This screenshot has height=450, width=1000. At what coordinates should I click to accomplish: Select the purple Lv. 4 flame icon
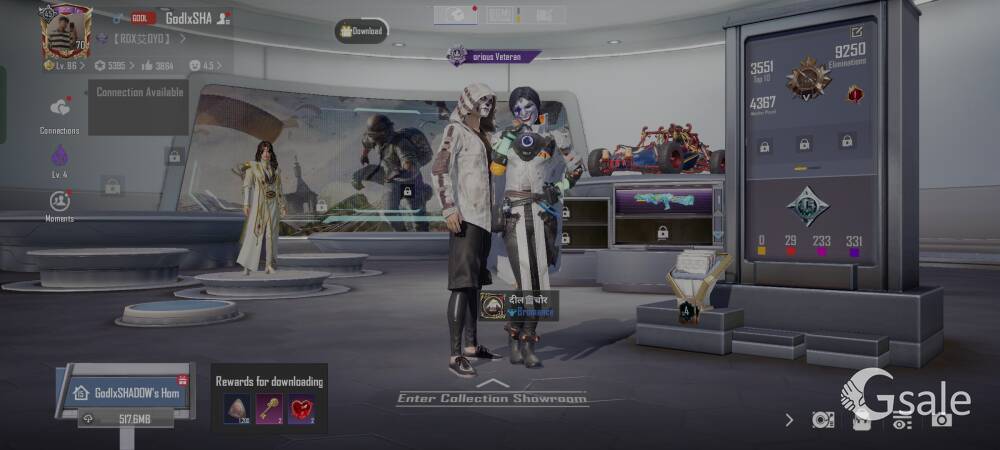59,158
